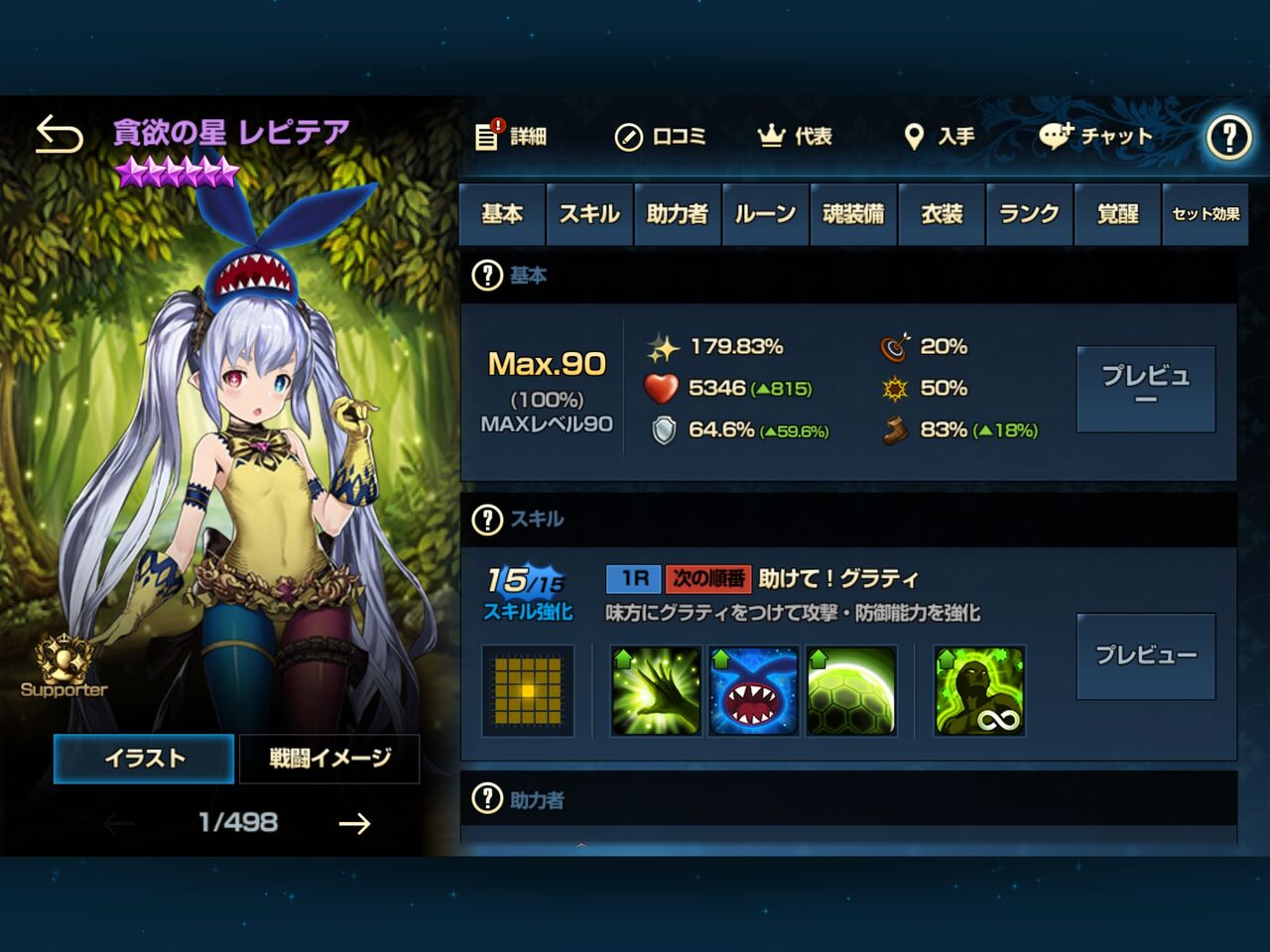Click the green claw skill icon
Viewport: 1270px width, 952px height.
pyautogui.click(x=654, y=690)
